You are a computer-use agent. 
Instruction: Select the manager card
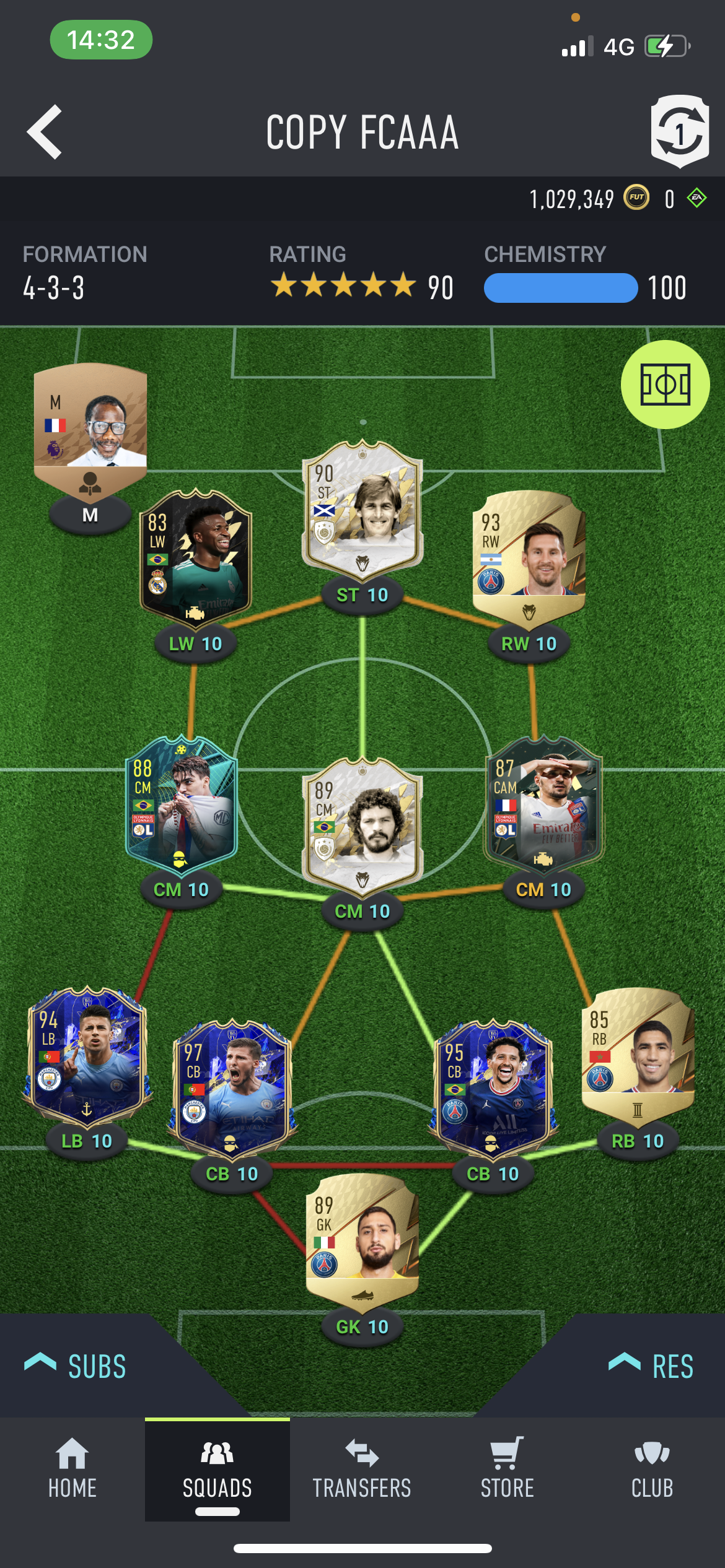point(90,427)
